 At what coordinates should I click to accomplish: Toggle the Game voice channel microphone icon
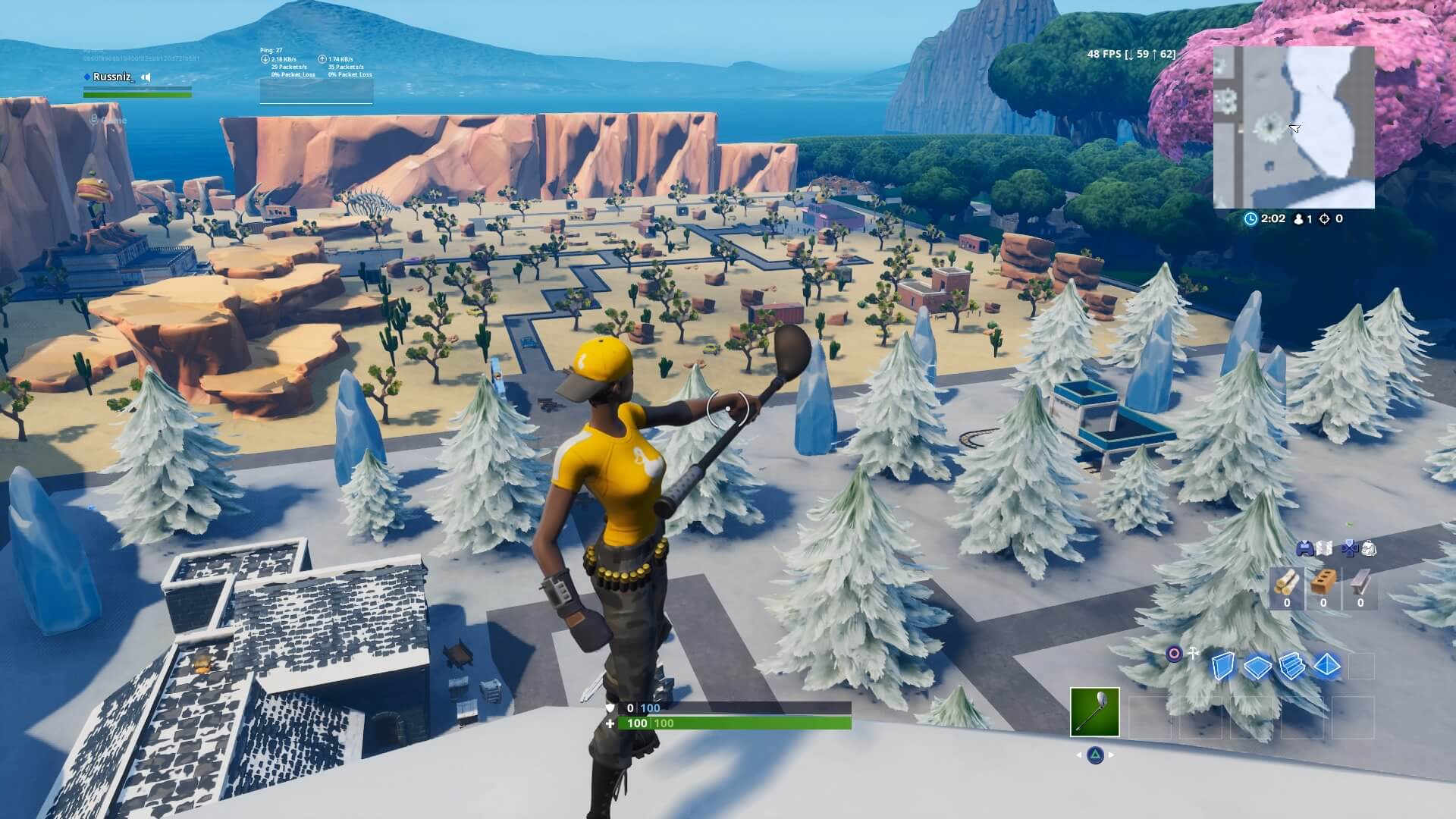pos(93,119)
